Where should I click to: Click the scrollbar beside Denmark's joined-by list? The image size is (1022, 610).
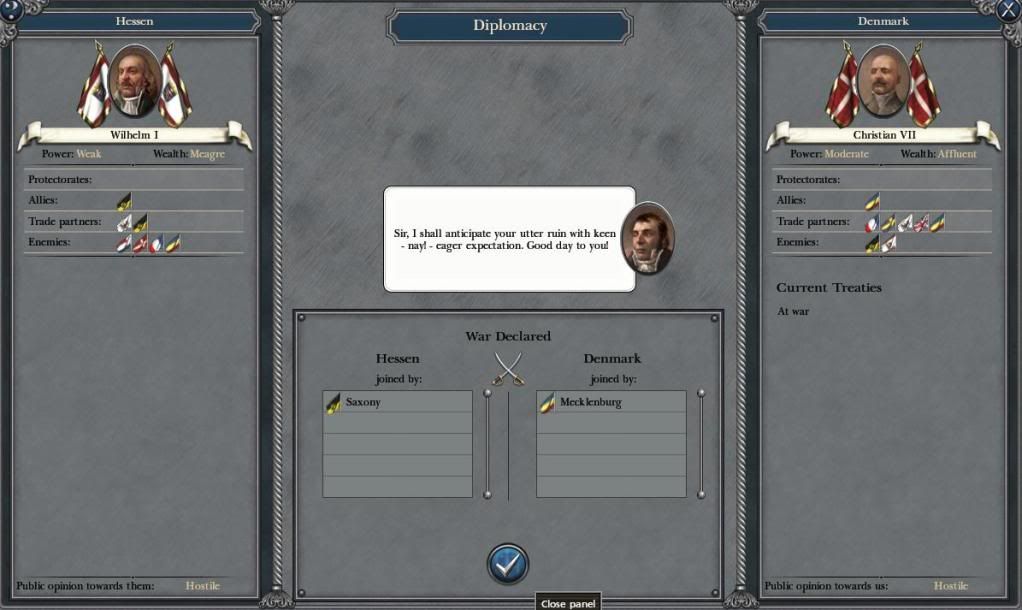[701, 444]
